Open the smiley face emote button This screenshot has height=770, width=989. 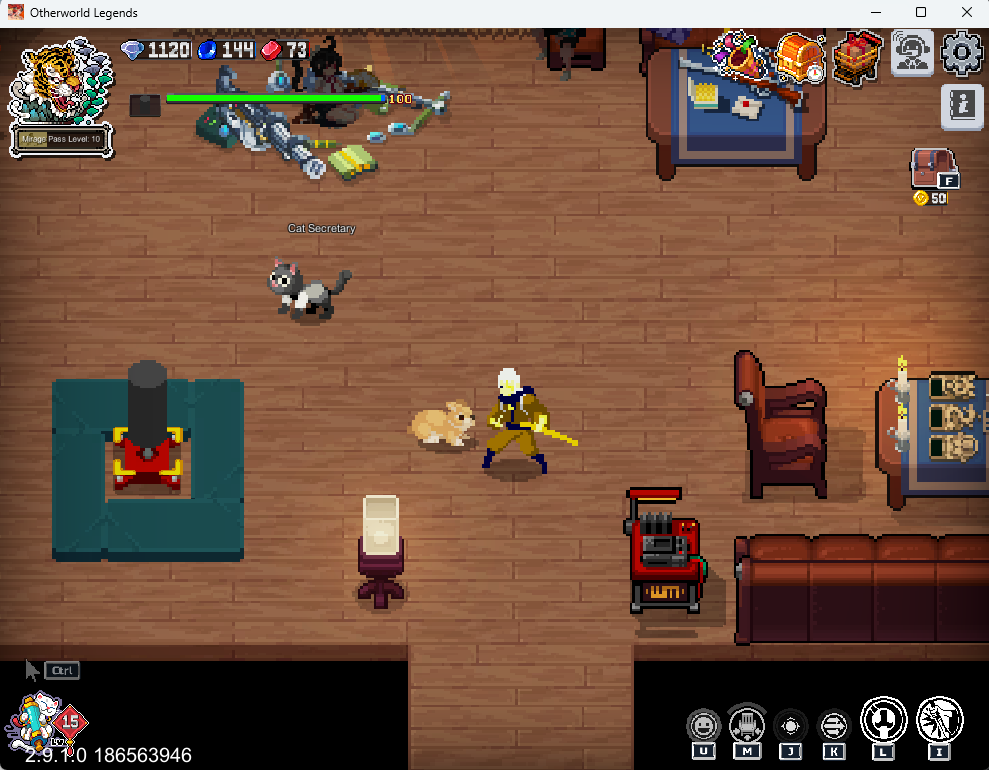tap(703, 725)
